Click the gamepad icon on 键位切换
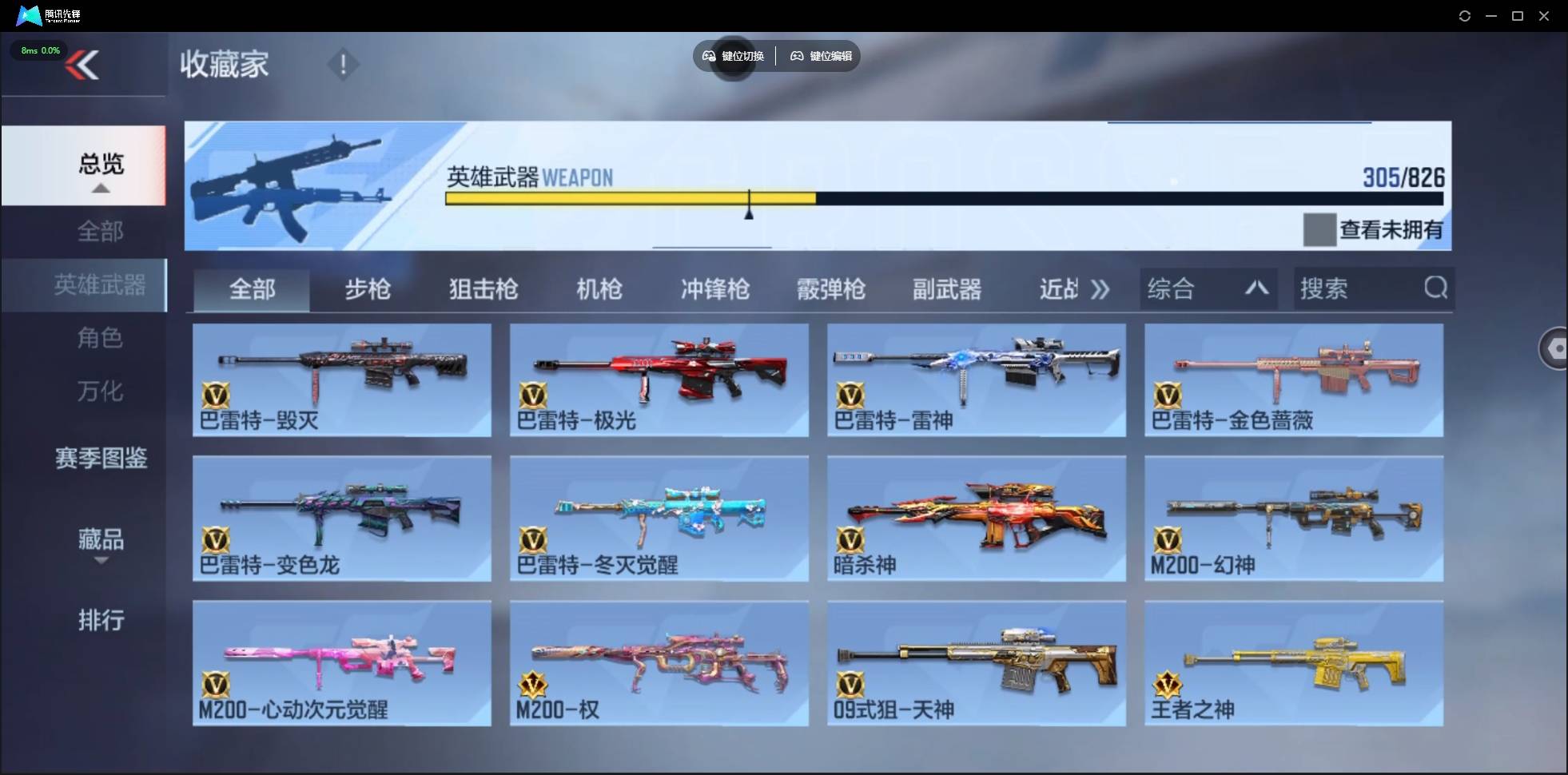 pos(710,56)
